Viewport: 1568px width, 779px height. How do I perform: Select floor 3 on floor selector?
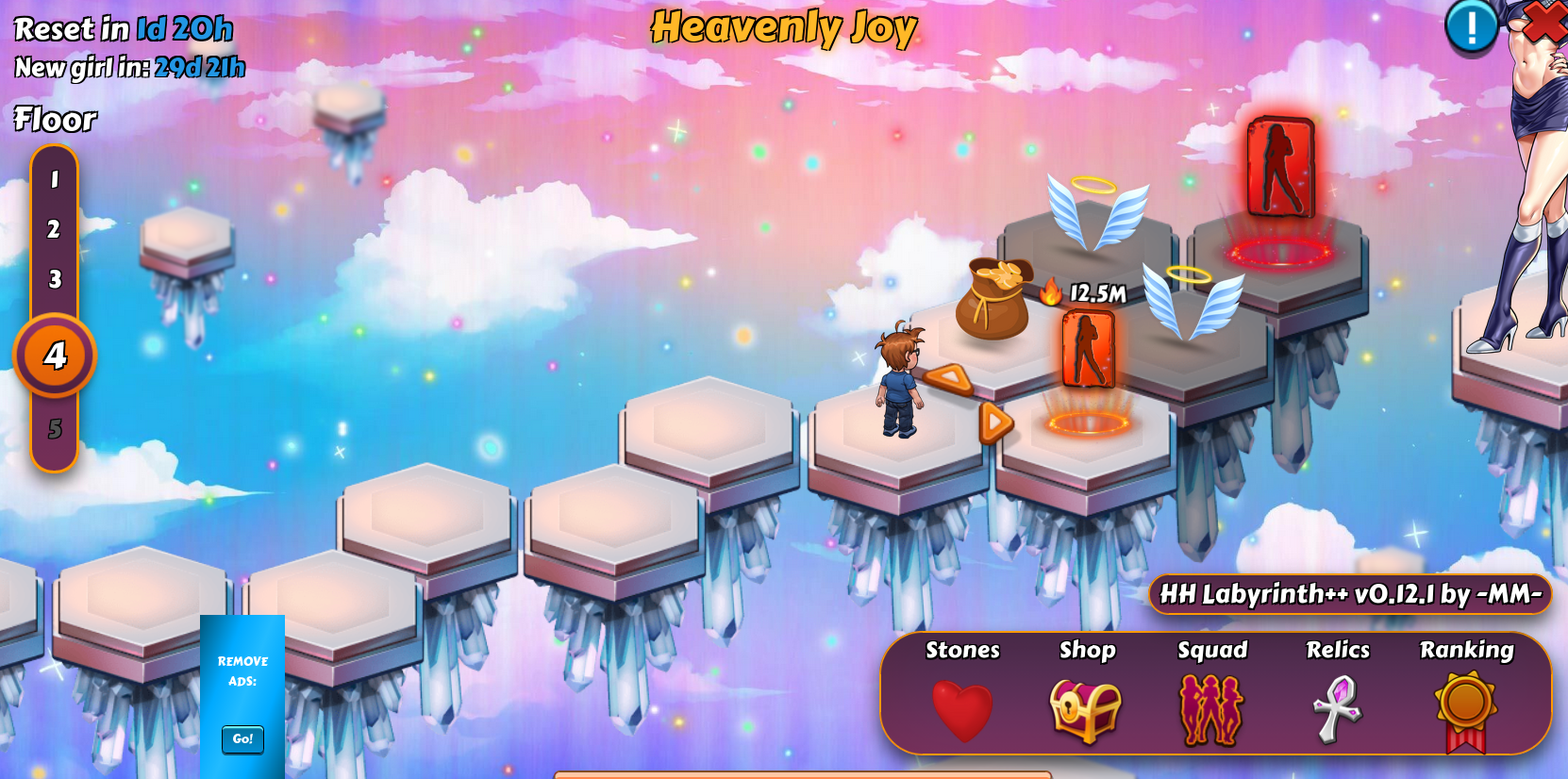(55, 279)
